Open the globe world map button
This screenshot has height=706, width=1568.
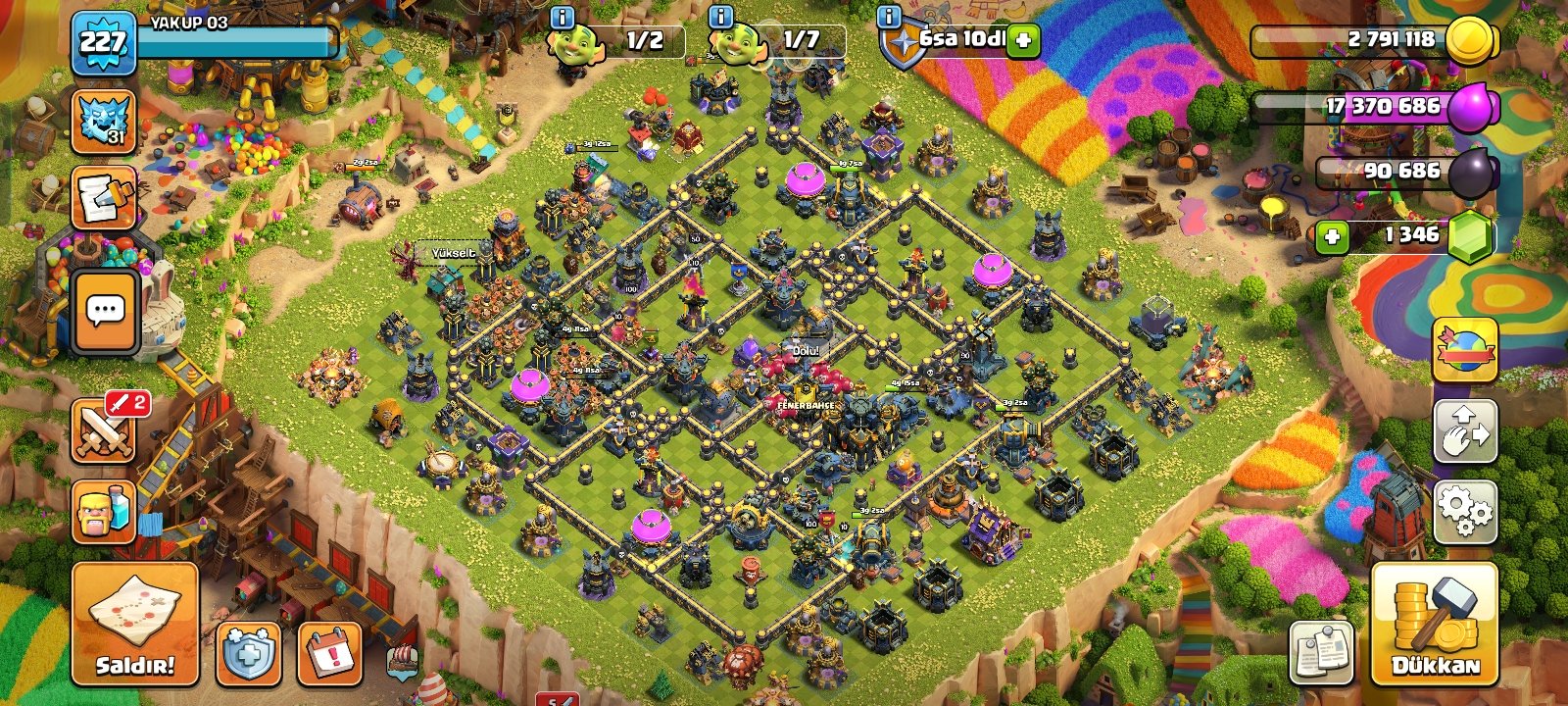tap(1465, 350)
